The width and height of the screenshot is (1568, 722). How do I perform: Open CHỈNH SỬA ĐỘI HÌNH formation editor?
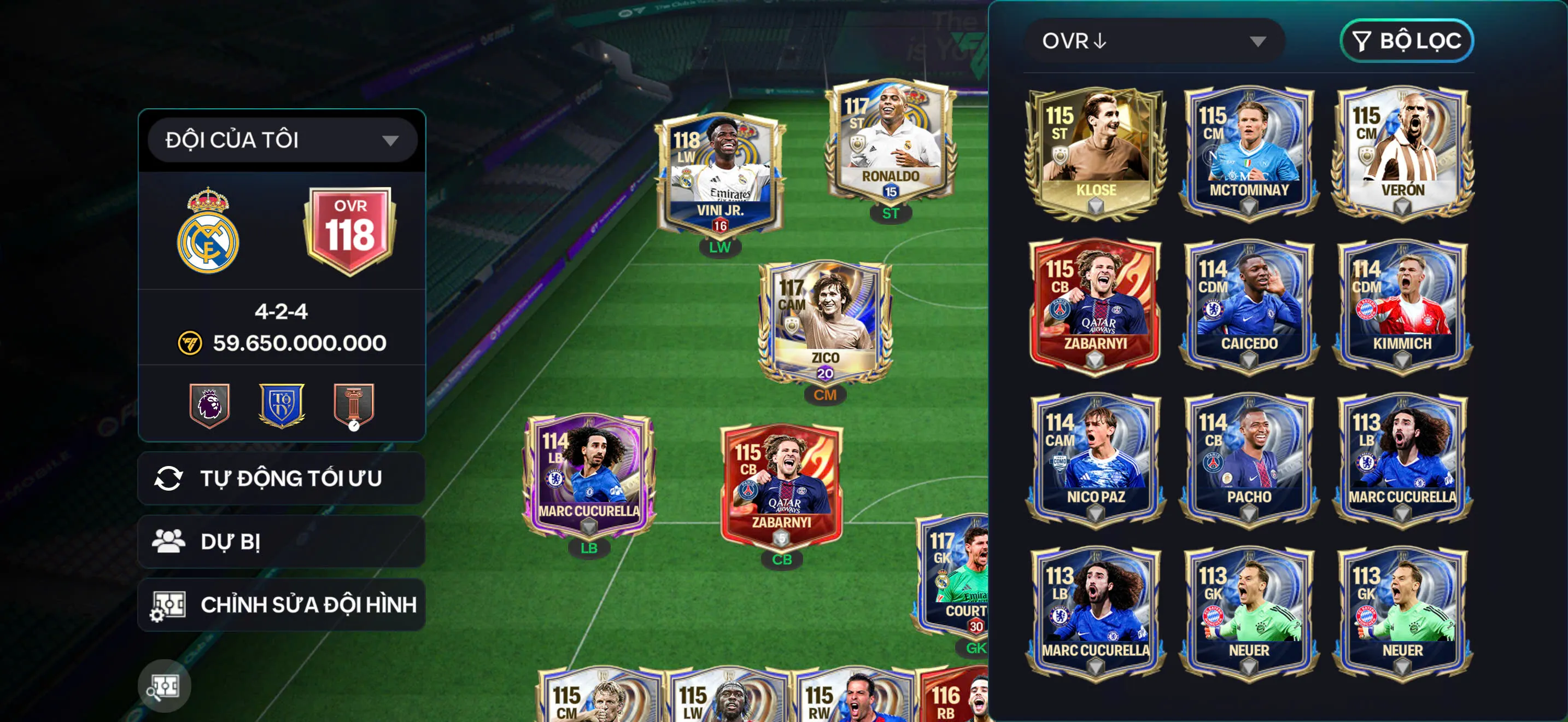(x=308, y=605)
